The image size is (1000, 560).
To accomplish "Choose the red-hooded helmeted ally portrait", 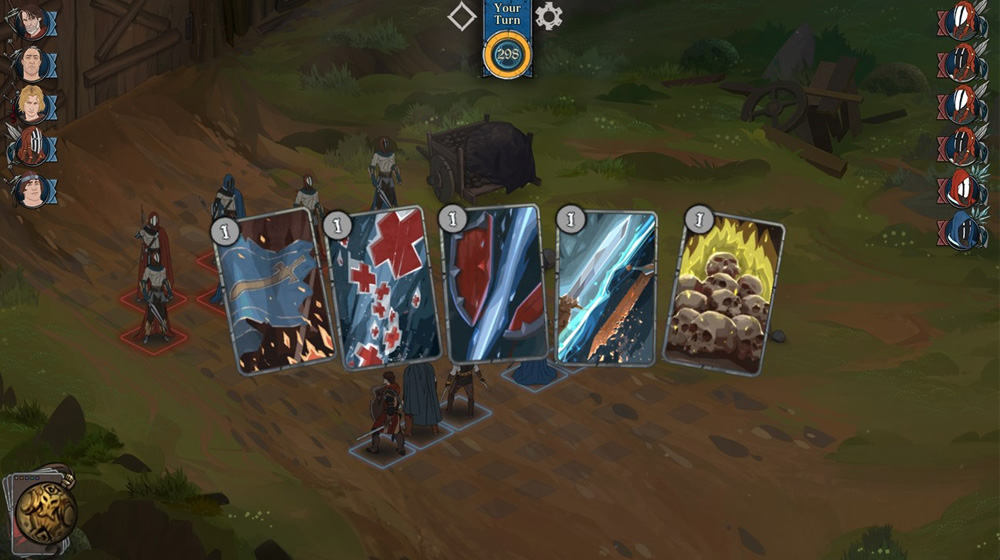I will (x=31, y=147).
